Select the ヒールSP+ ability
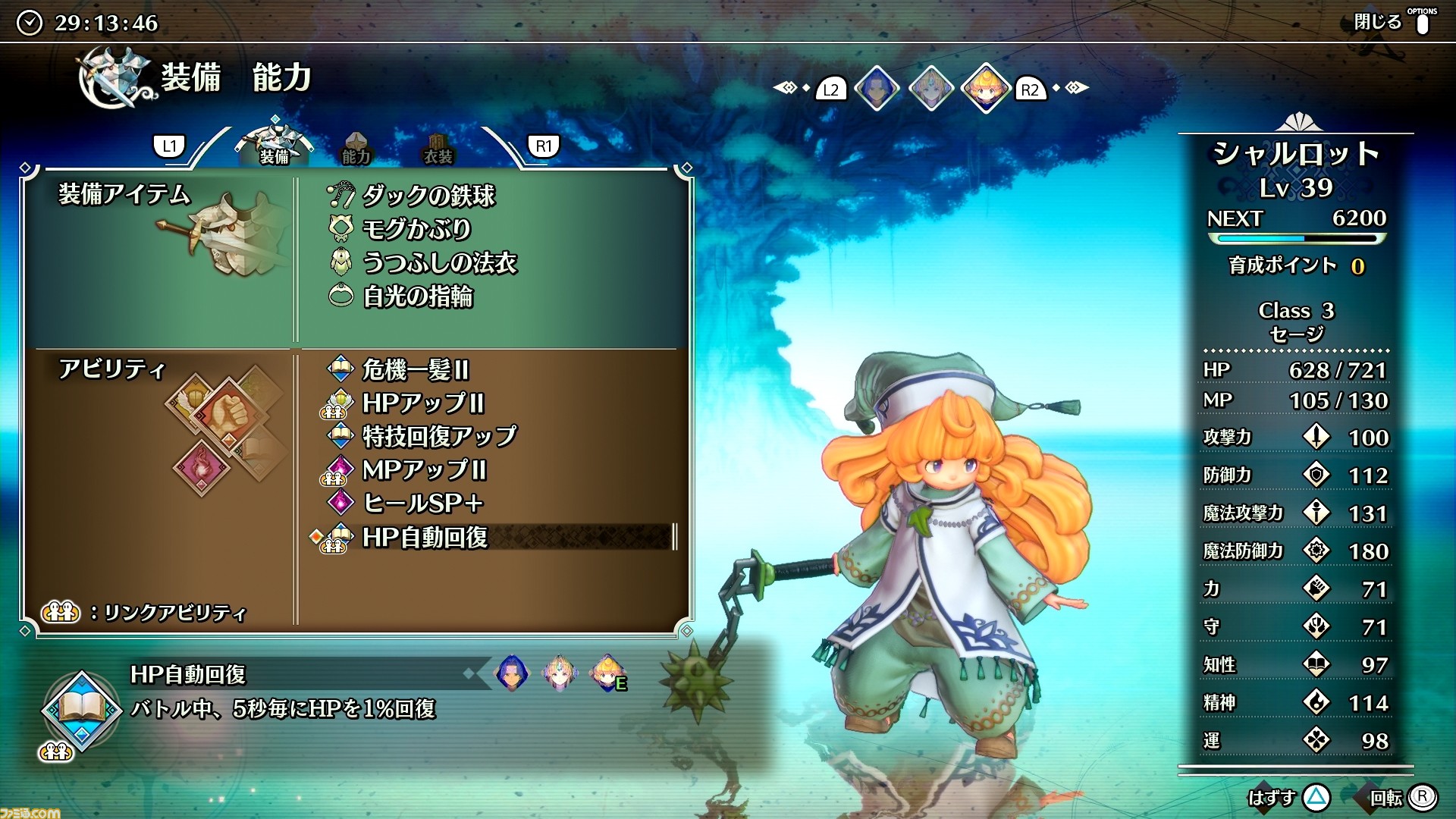 pyautogui.click(x=422, y=503)
